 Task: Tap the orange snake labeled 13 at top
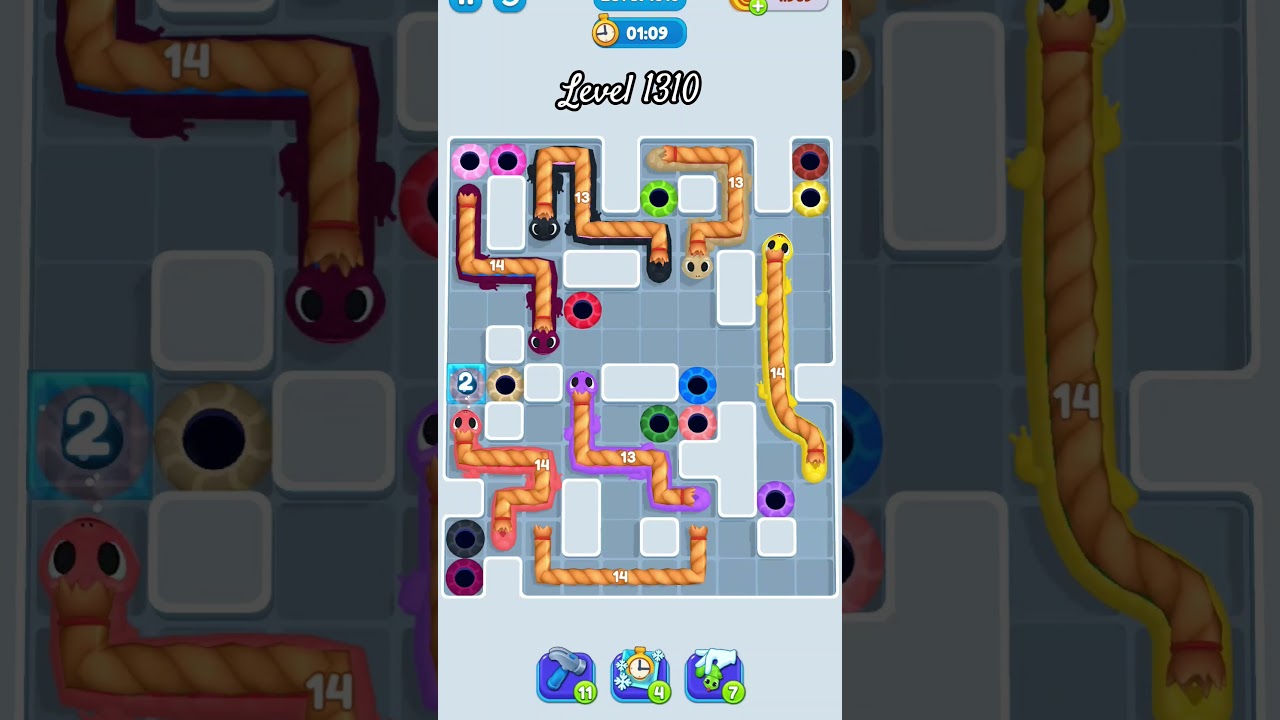click(737, 182)
